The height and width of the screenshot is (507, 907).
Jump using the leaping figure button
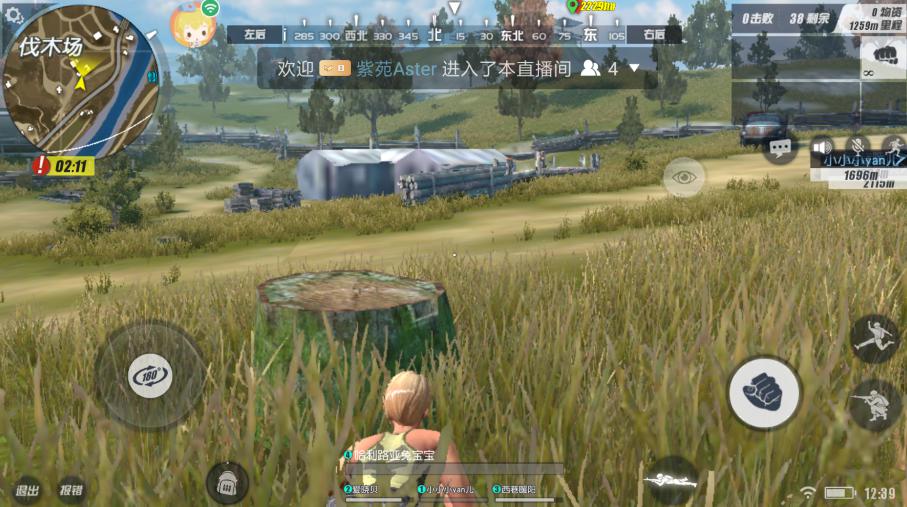click(x=874, y=338)
